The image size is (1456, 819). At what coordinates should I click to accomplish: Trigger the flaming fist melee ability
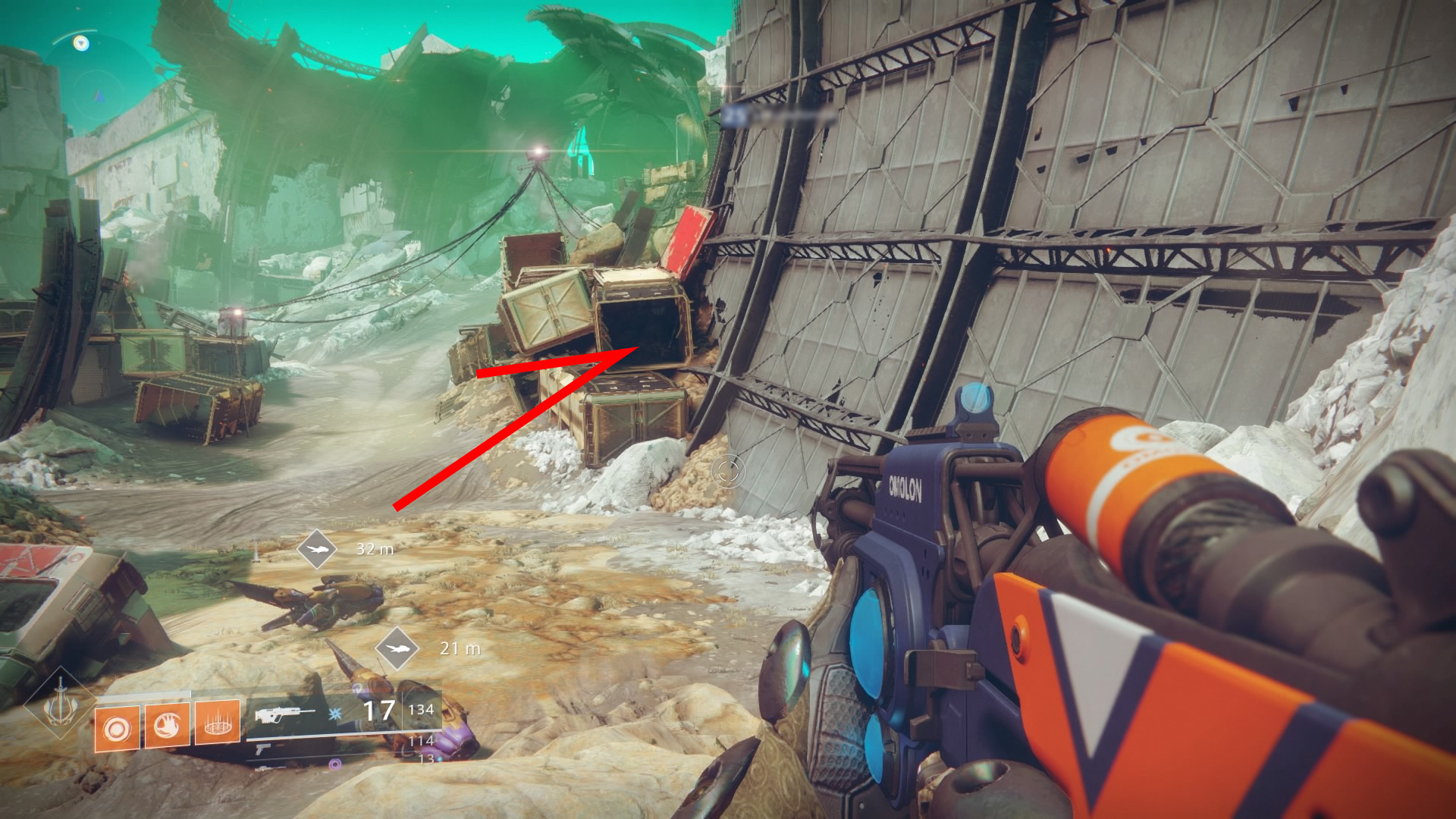coord(168,726)
